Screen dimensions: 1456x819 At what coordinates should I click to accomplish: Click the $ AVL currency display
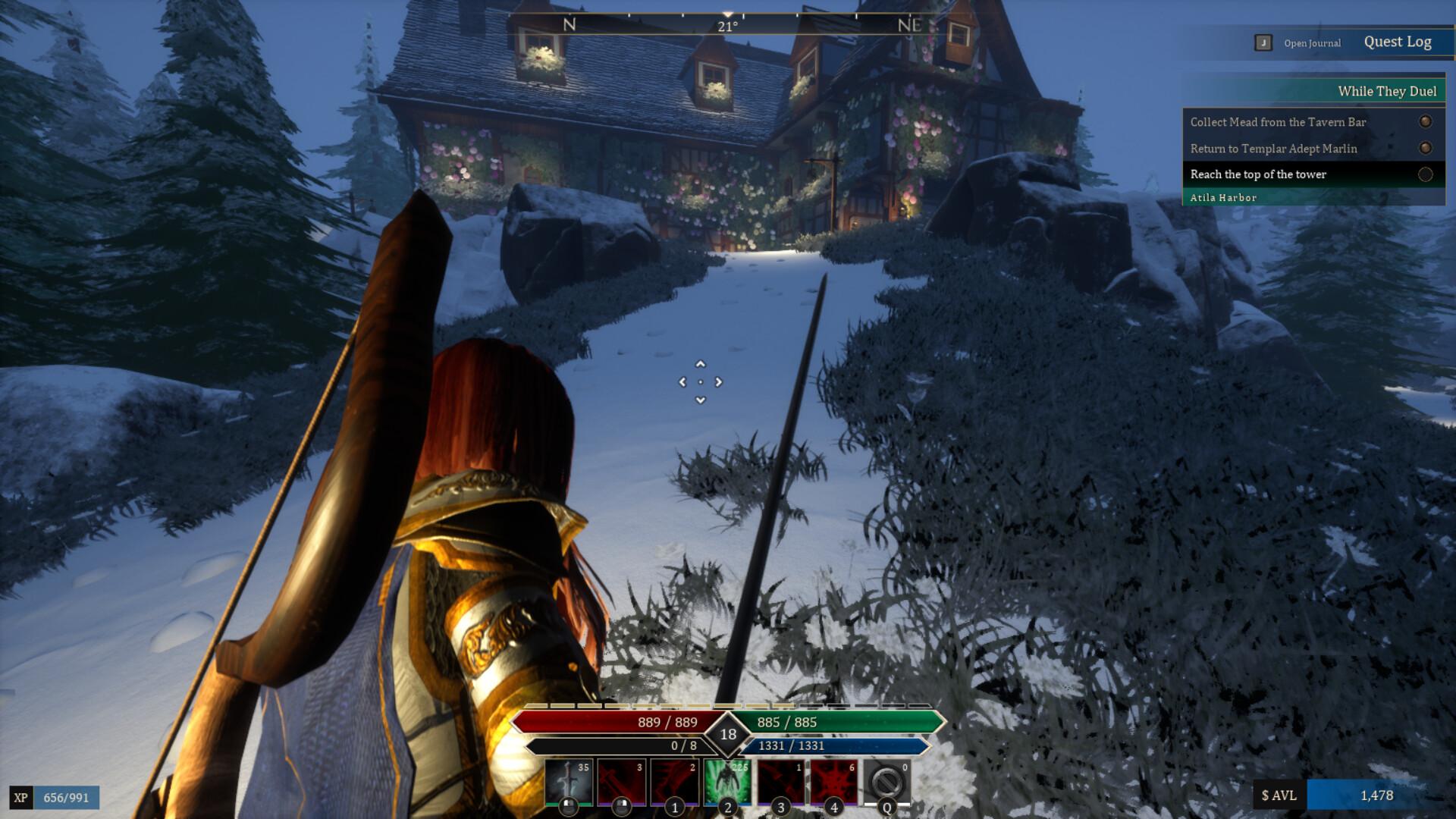click(x=1278, y=796)
